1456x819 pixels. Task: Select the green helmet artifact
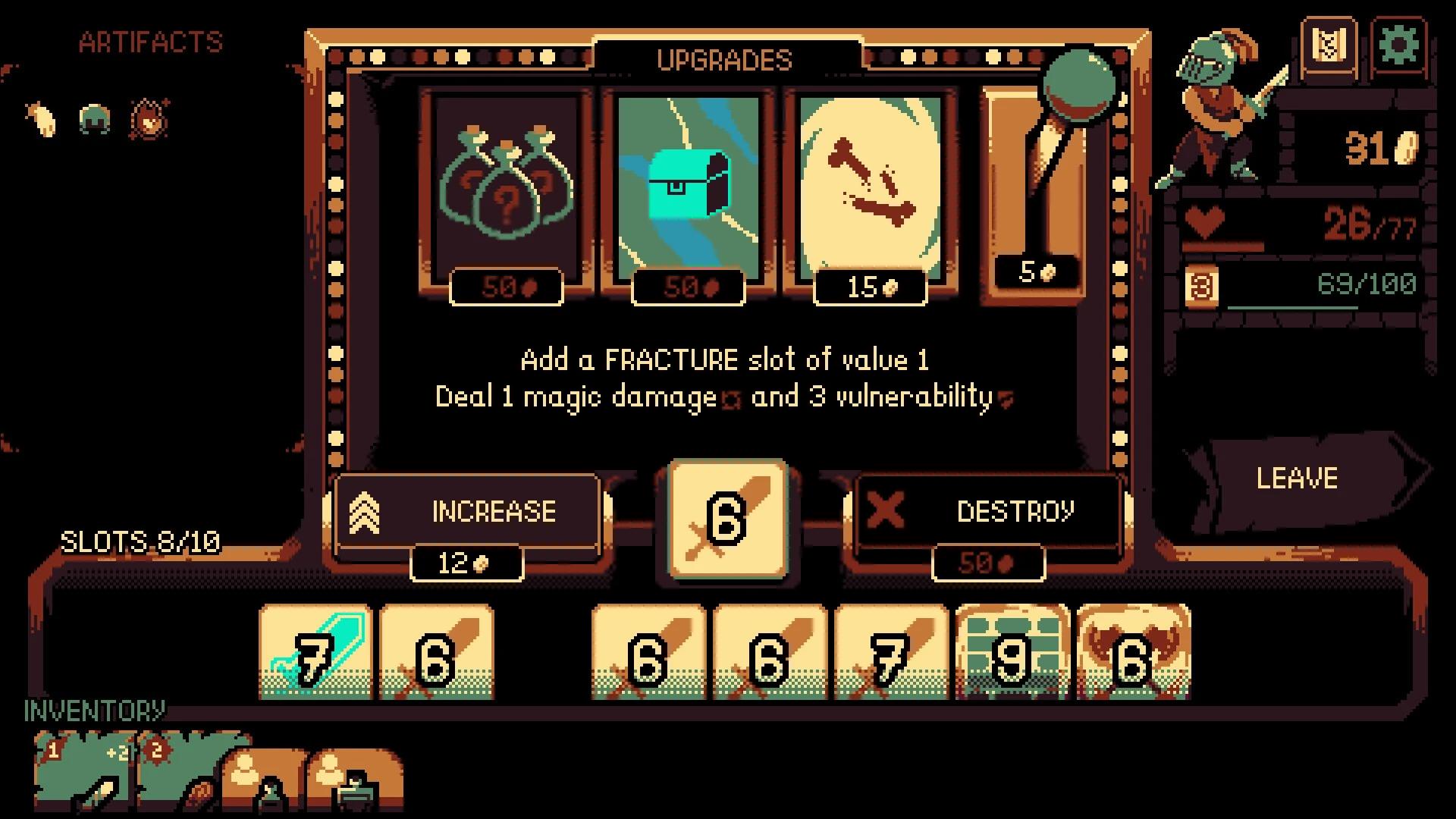tap(93, 119)
